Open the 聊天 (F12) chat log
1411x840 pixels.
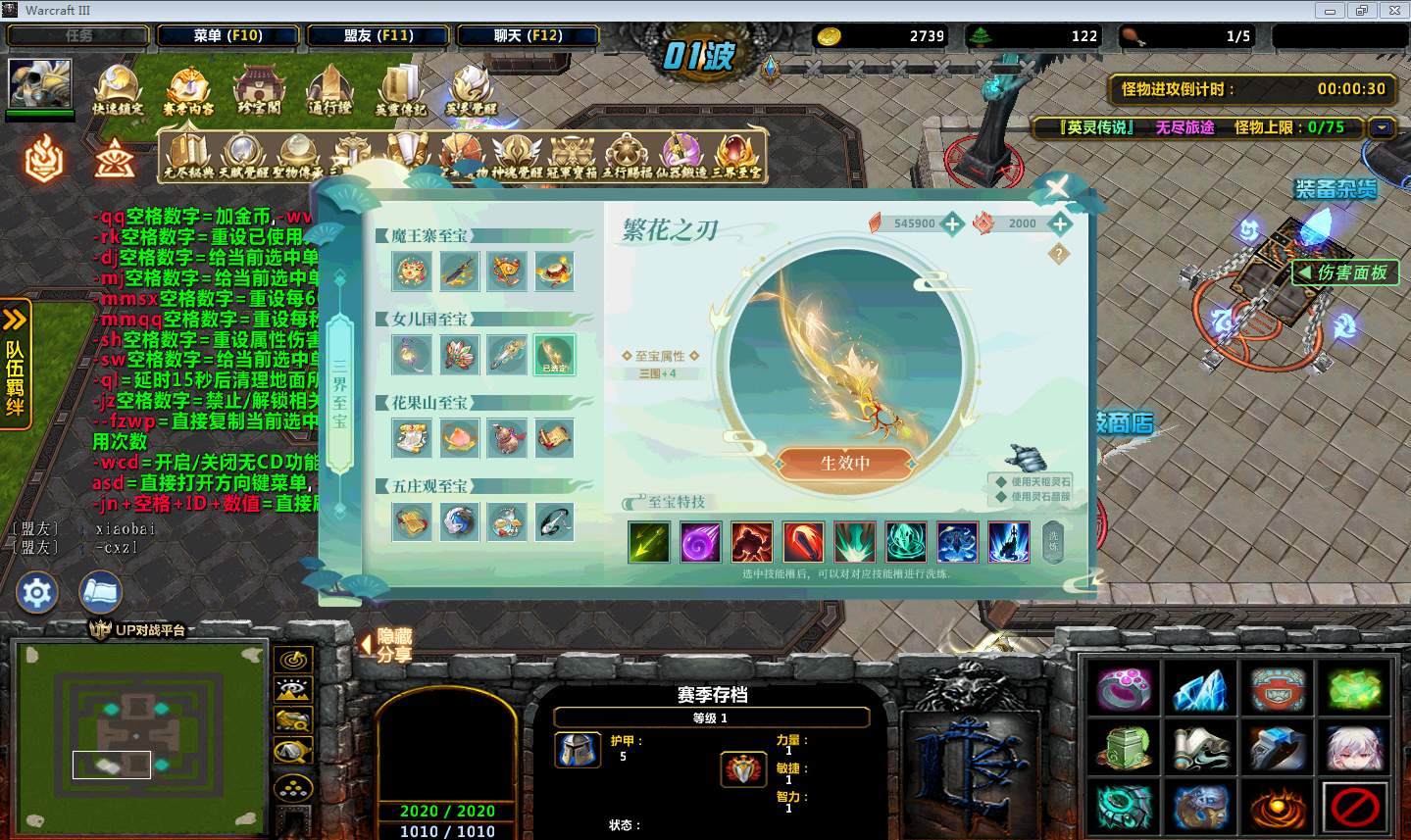(528, 36)
